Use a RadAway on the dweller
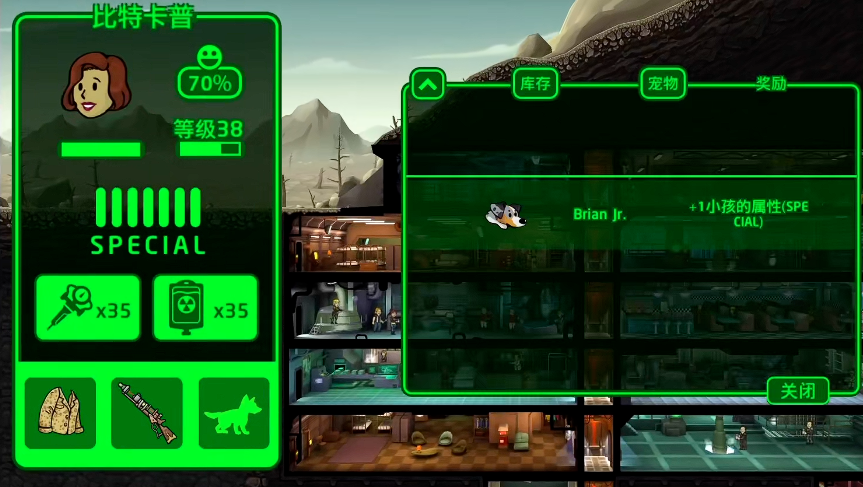 [205, 308]
